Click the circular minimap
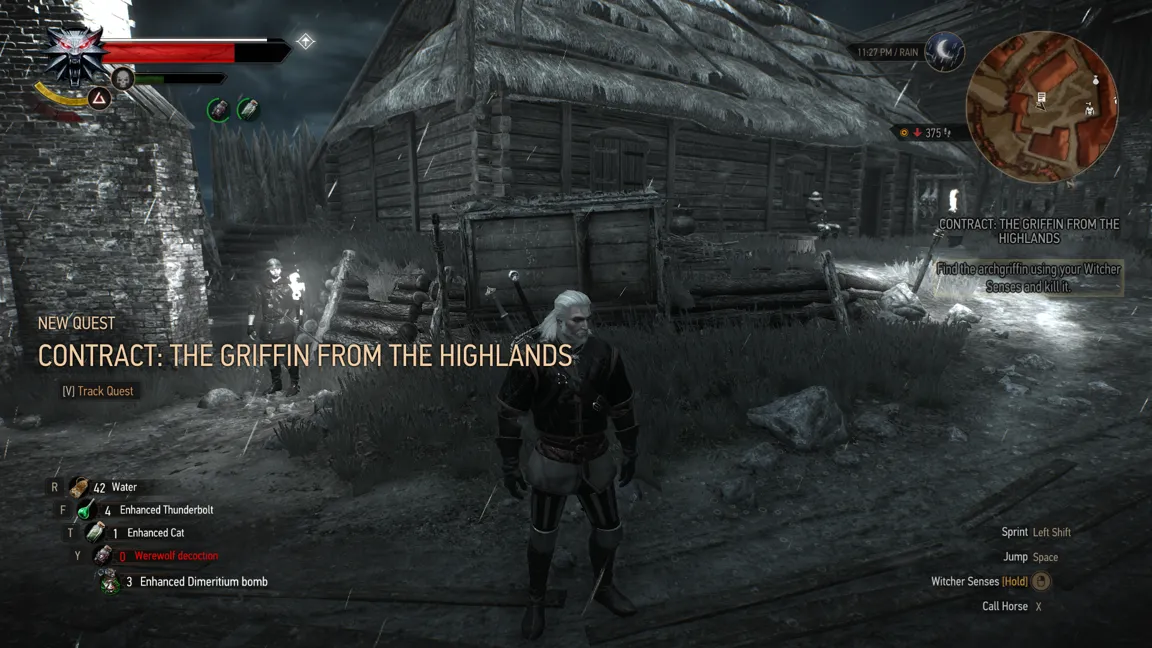Viewport: 1152px width, 648px height. coord(1041,107)
